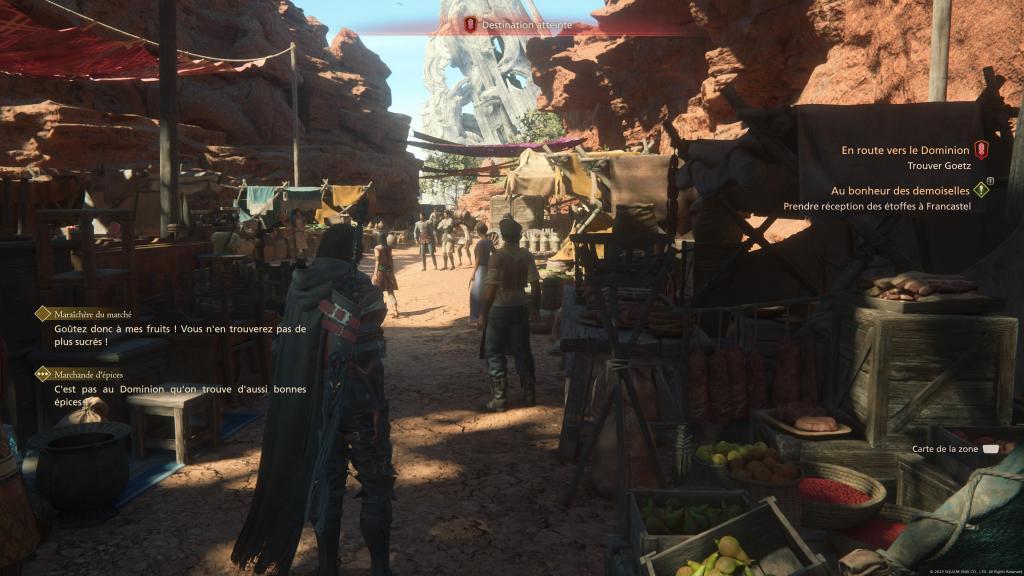1024x576 pixels.
Task: Dismiss the 'Destination atteinte' notification banner
Action: (512, 24)
